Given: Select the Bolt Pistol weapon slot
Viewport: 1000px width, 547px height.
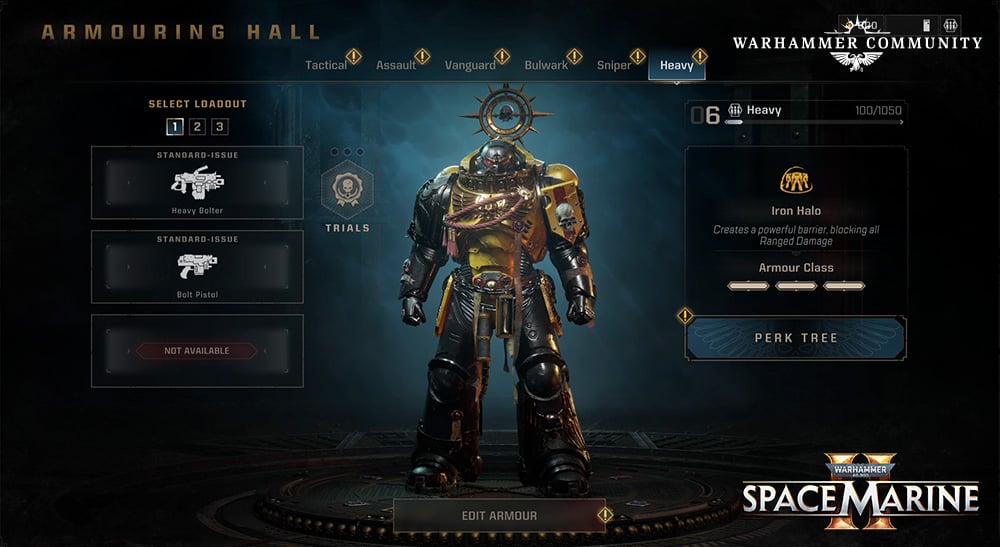Looking at the screenshot, I should coord(197,266).
